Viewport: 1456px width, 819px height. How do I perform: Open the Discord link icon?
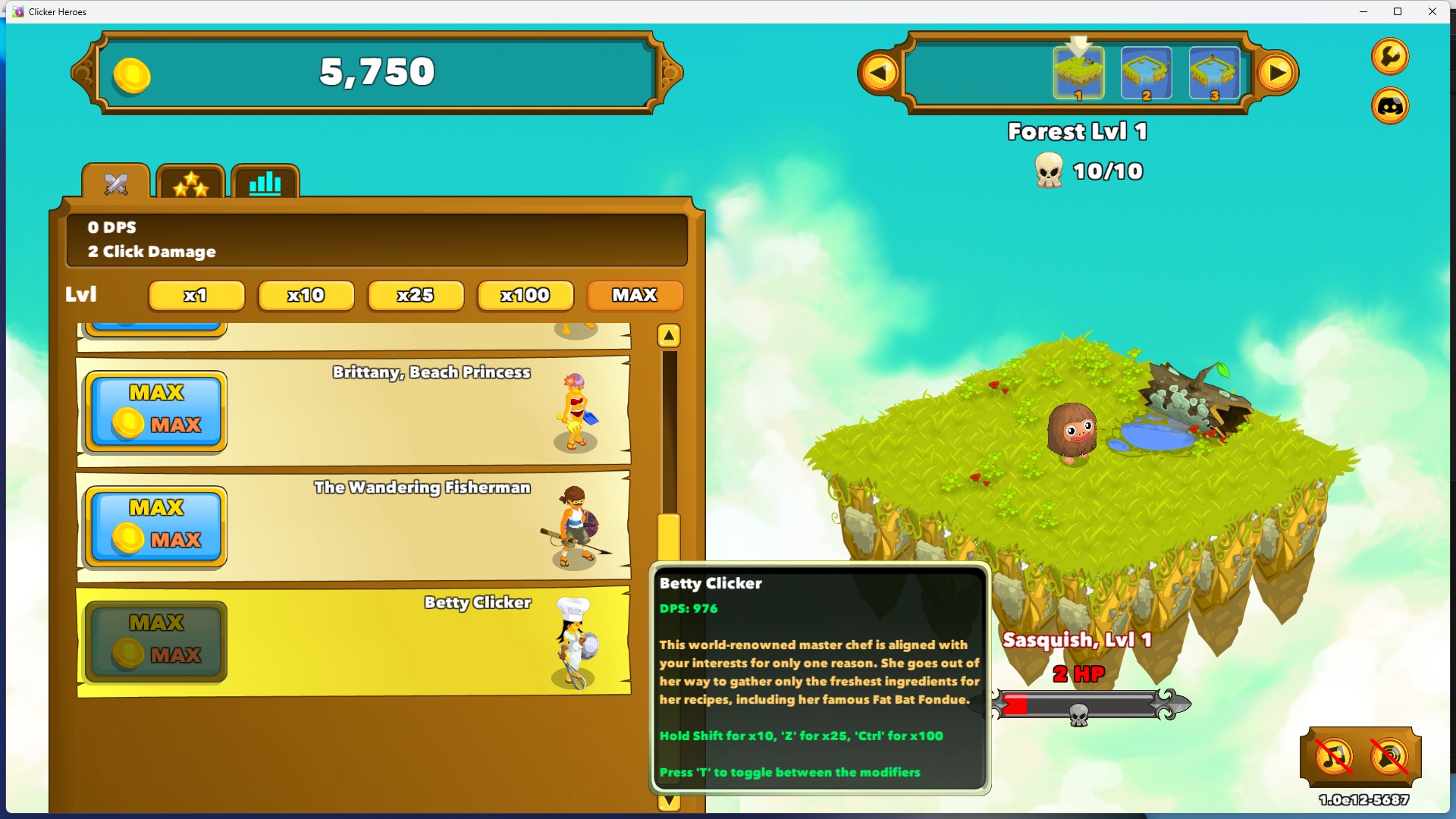pos(1390,106)
